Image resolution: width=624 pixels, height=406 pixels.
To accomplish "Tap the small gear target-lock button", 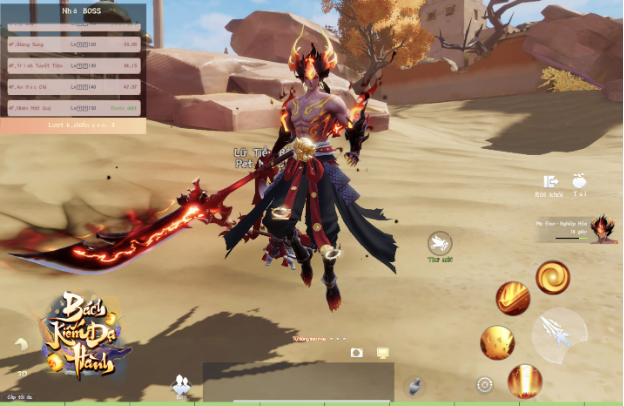I will pos(485,384).
